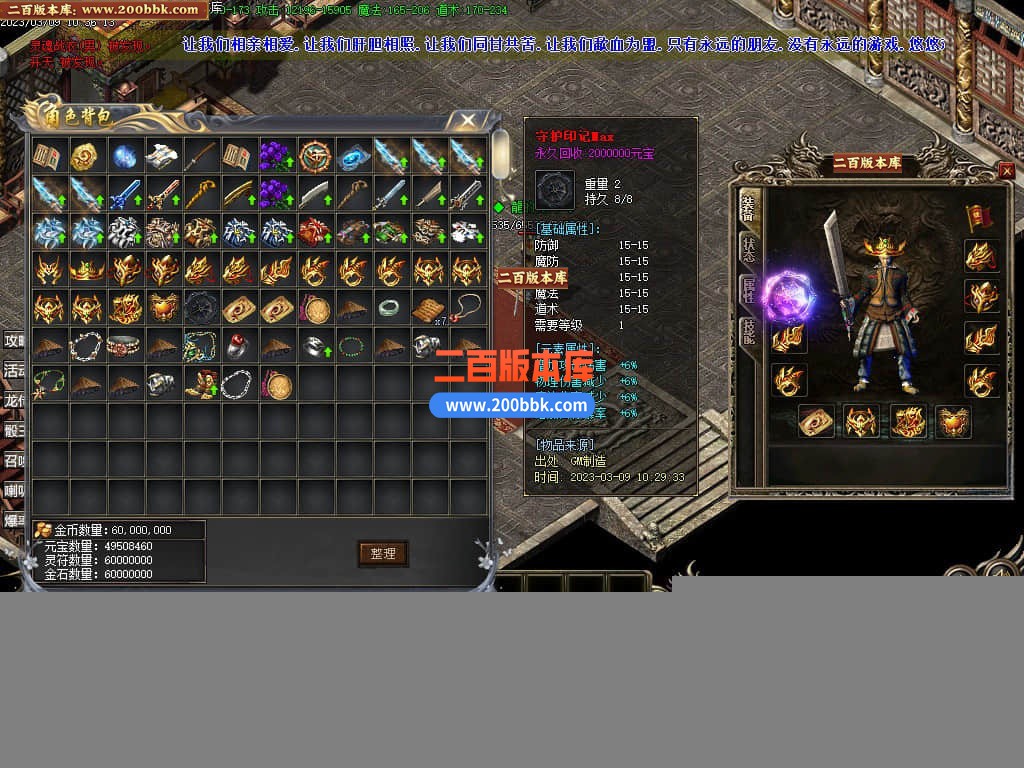Pick the green bead bracelet item
1024x768 pixels.
click(x=352, y=345)
